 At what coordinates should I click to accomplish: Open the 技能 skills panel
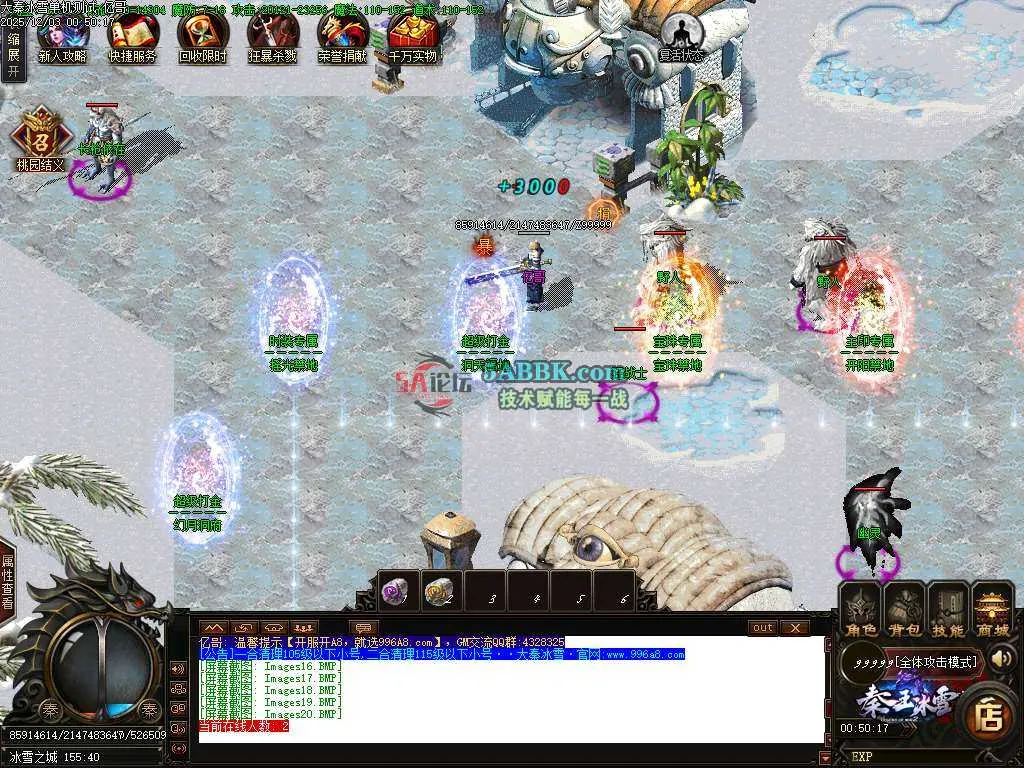[947, 610]
